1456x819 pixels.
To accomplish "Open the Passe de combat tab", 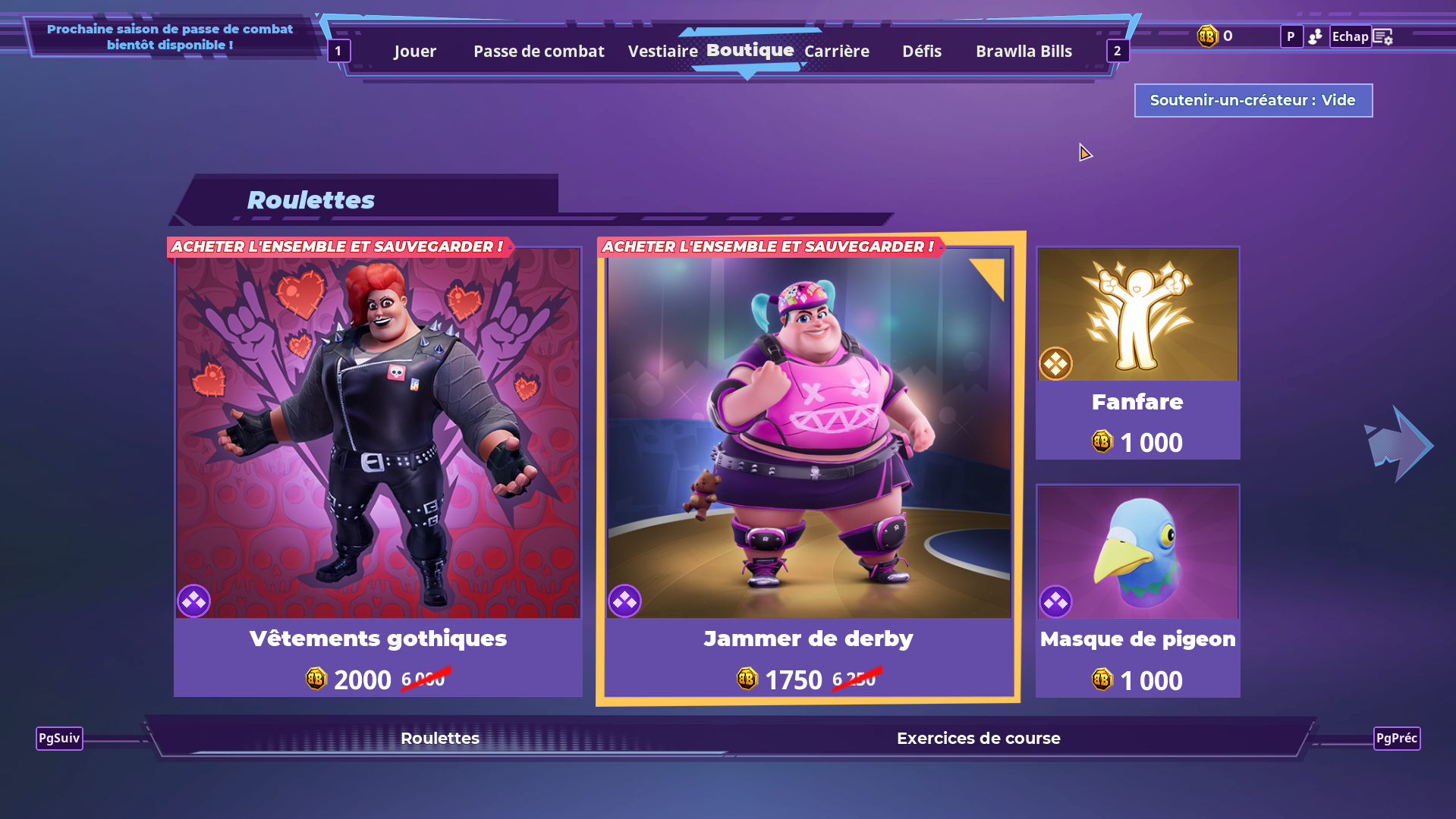I will coord(538,51).
